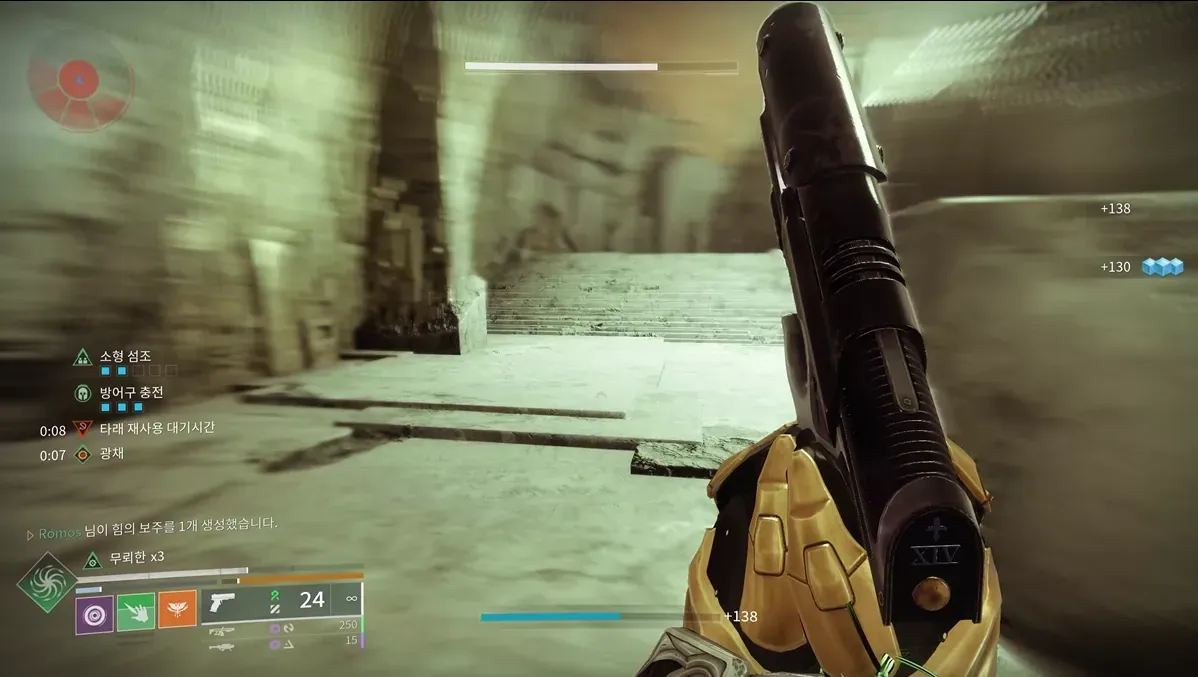Click the blue glimmer cubes reward icon

(x=1162, y=266)
